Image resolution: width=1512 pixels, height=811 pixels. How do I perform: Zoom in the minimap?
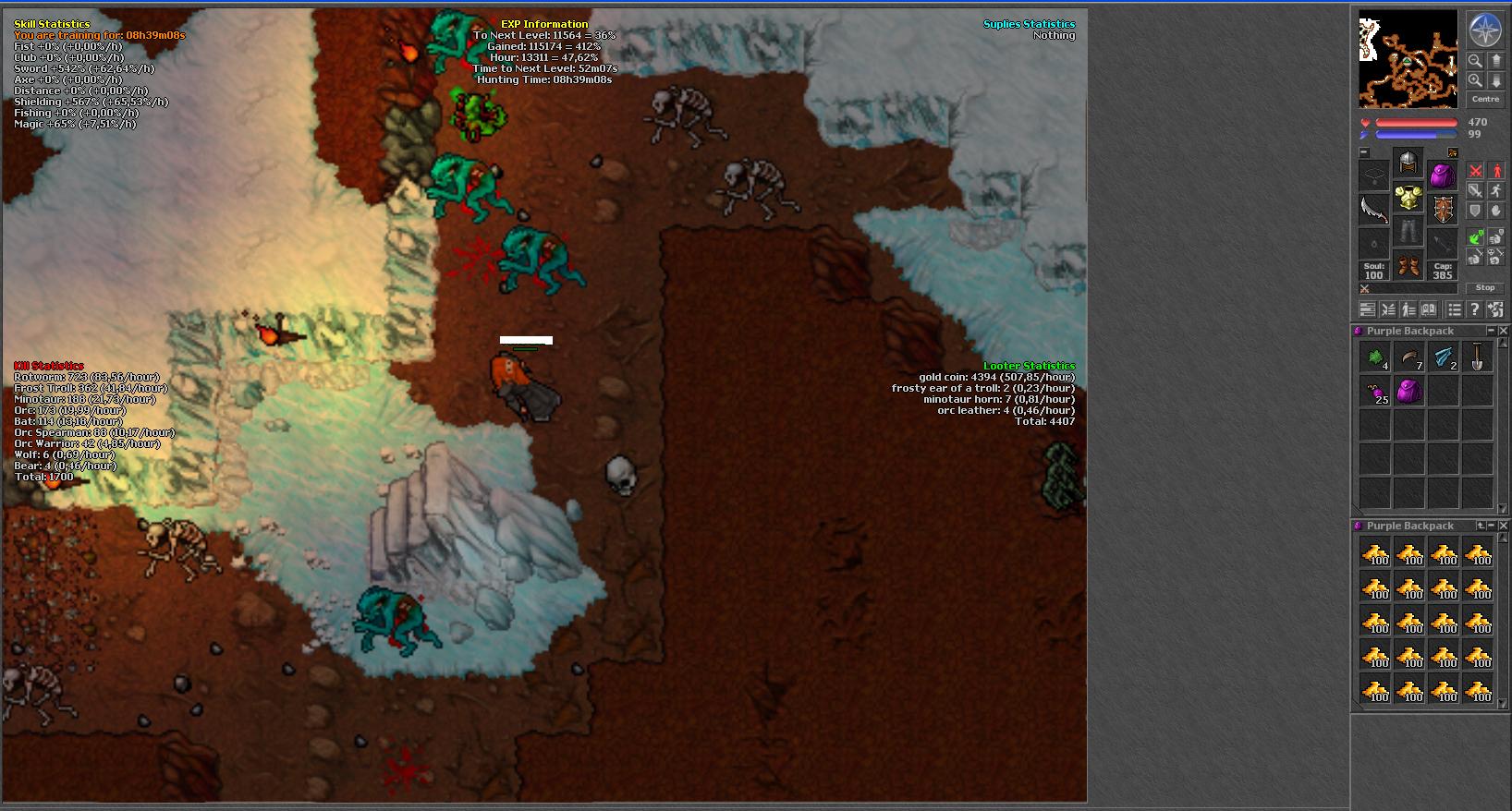(x=1475, y=81)
